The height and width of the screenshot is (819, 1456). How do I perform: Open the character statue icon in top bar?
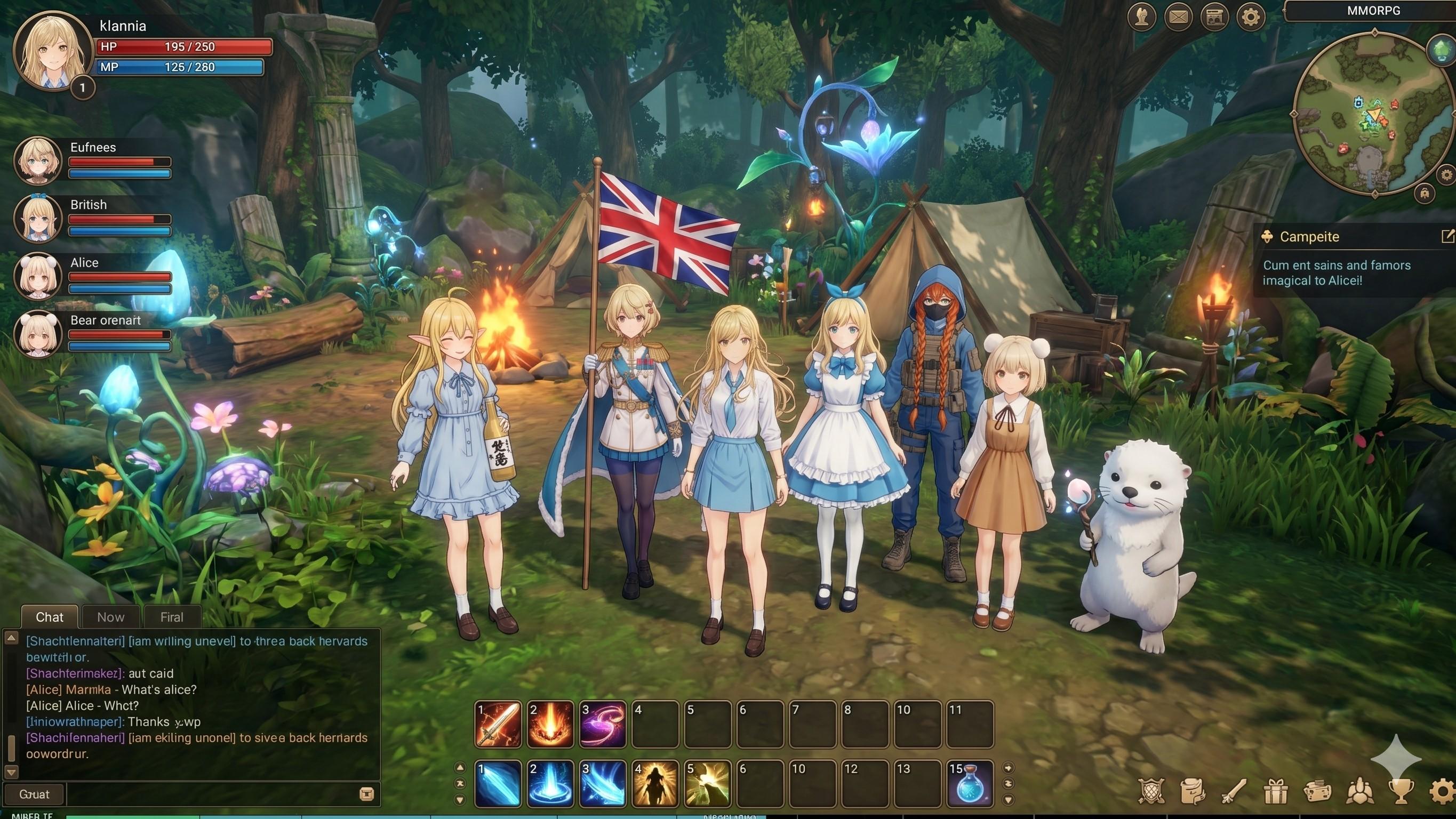pyautogui.click(x=1142, y=18)
